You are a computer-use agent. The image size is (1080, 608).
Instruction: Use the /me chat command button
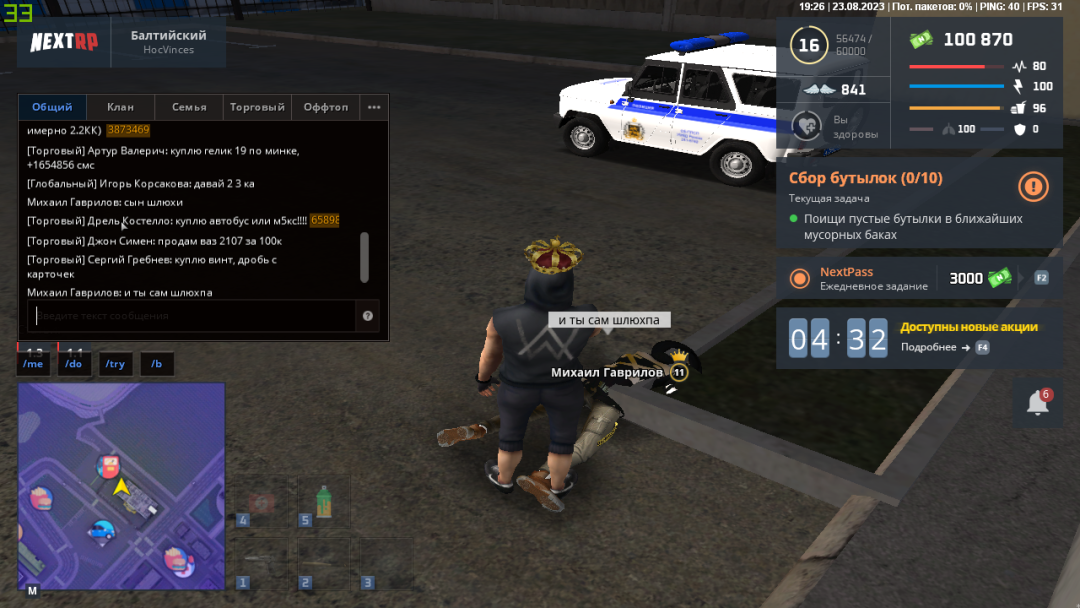click(x=34, y=364)
